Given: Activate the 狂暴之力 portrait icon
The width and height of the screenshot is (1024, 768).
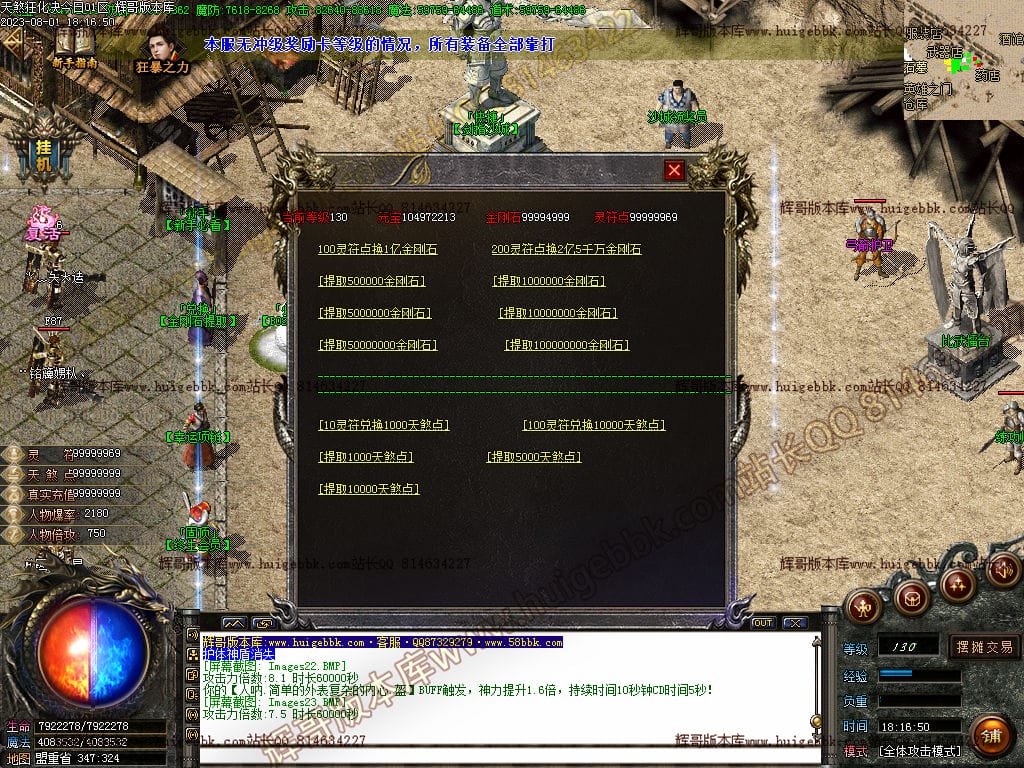Looking at the screenshot, I should (x=162, y=48).
